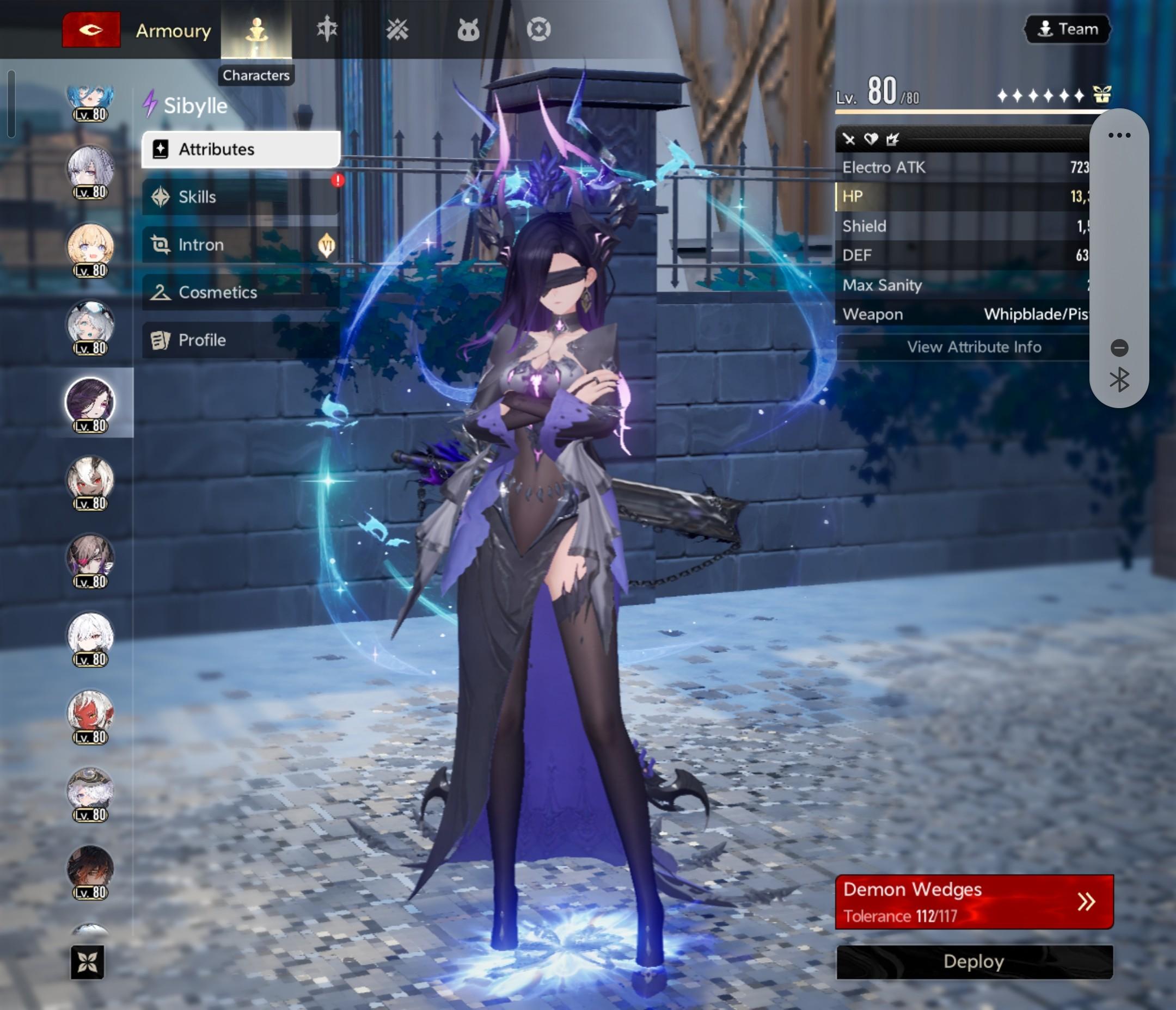Open the Intron menu entry

241,244
